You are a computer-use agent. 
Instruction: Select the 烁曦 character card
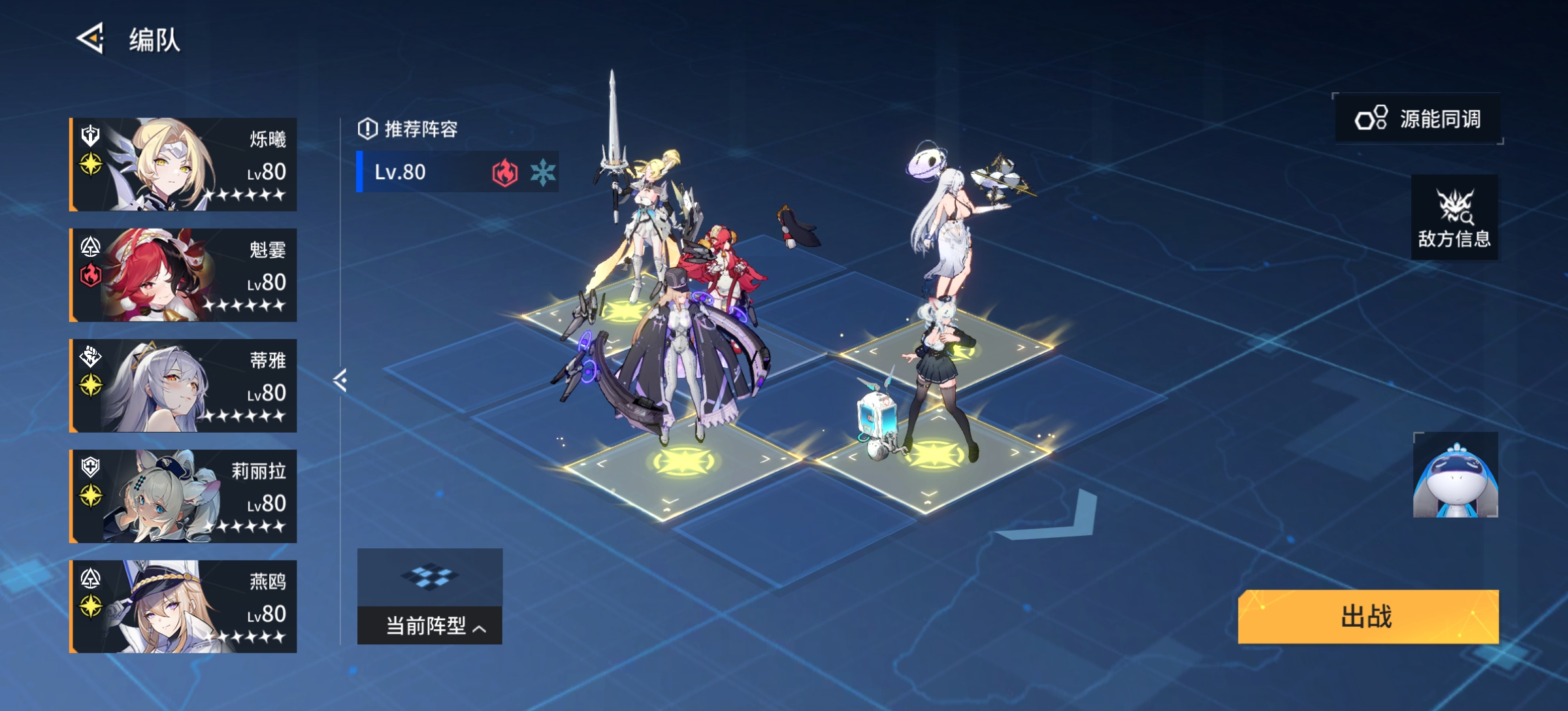pos(184,165)
